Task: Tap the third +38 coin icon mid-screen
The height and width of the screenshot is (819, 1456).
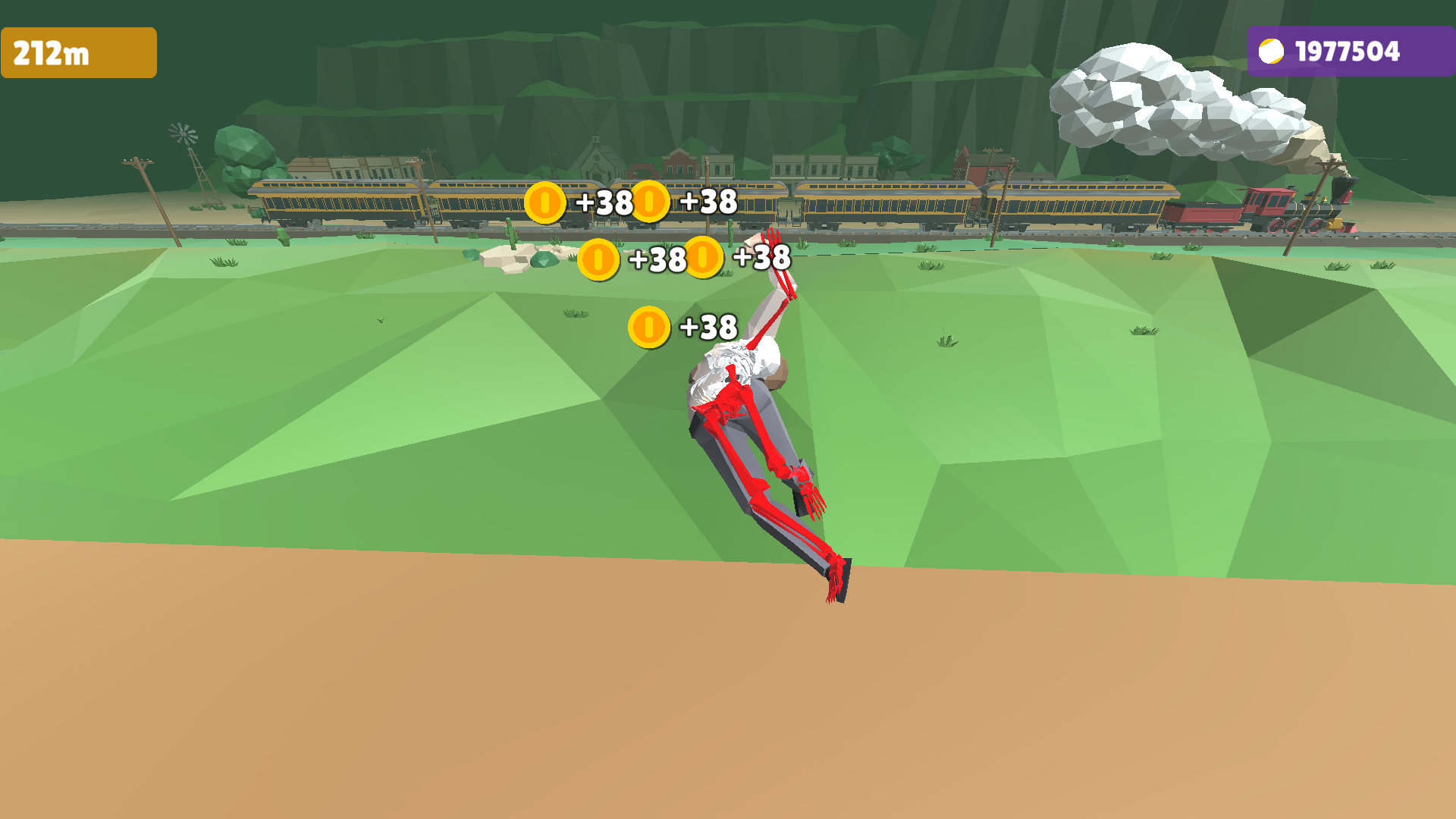Action: click(599, 259)
